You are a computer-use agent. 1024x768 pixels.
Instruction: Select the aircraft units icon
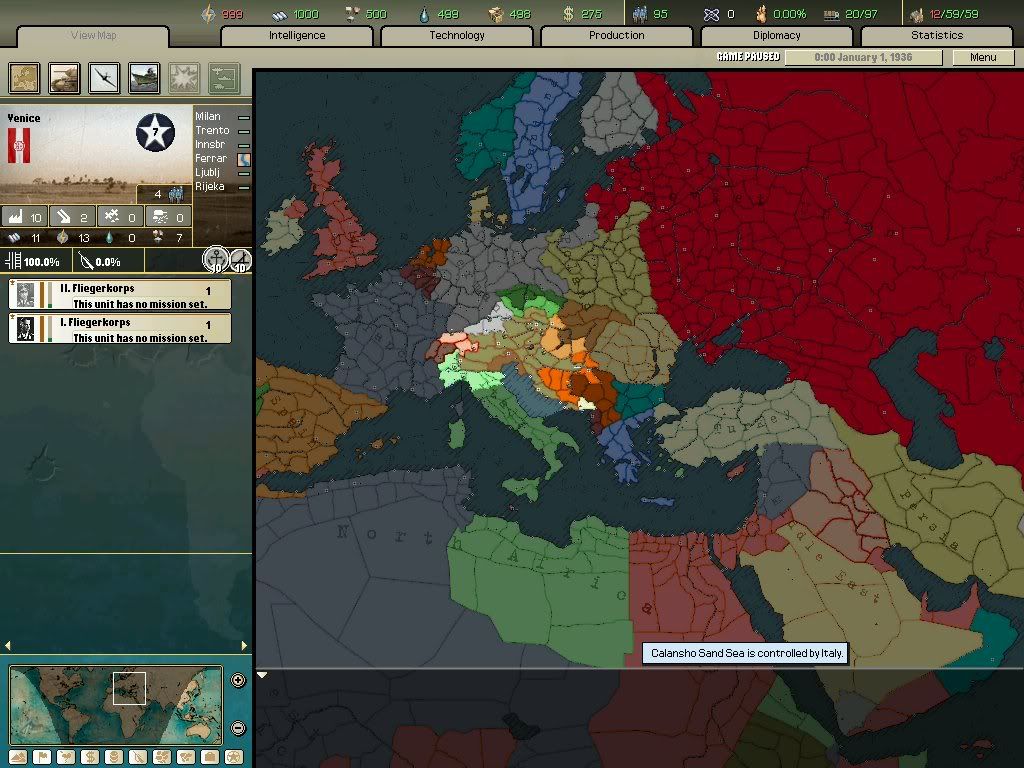[104, 78]
